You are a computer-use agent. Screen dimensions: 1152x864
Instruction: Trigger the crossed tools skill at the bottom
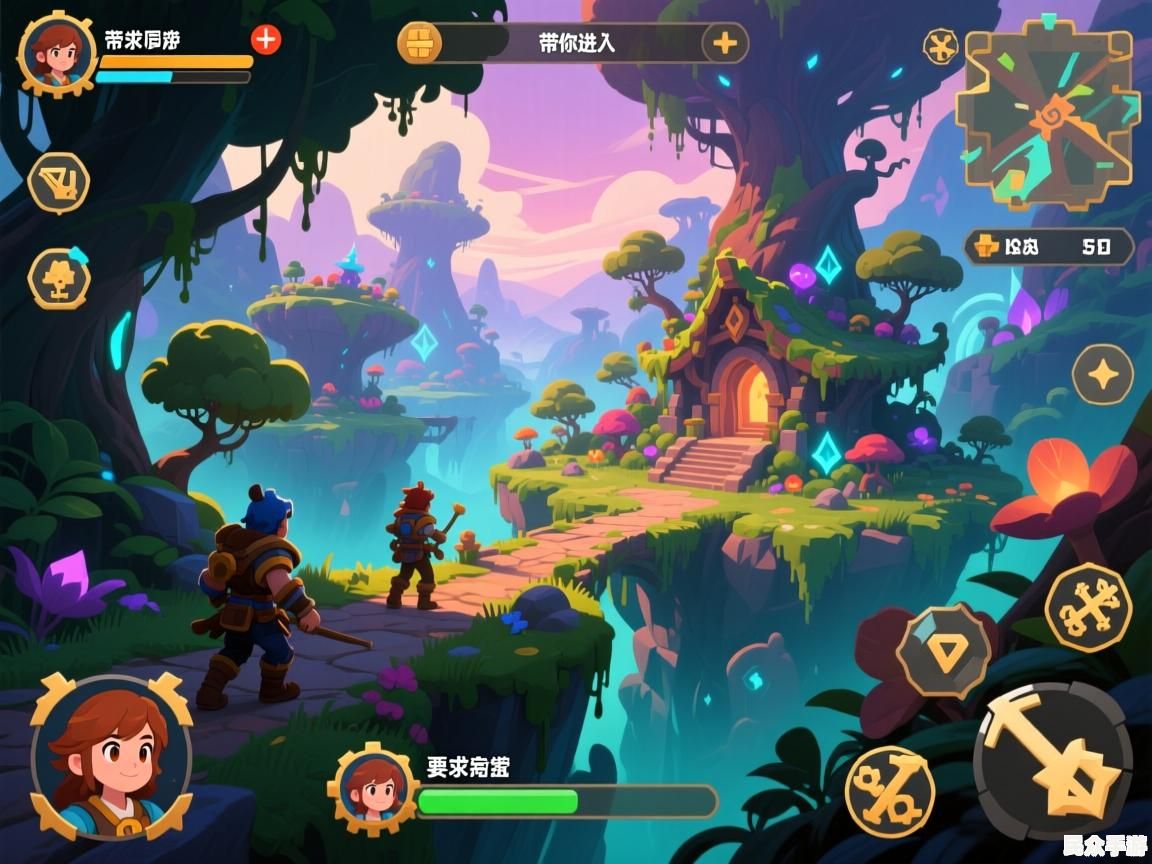[x=889, y=791]
